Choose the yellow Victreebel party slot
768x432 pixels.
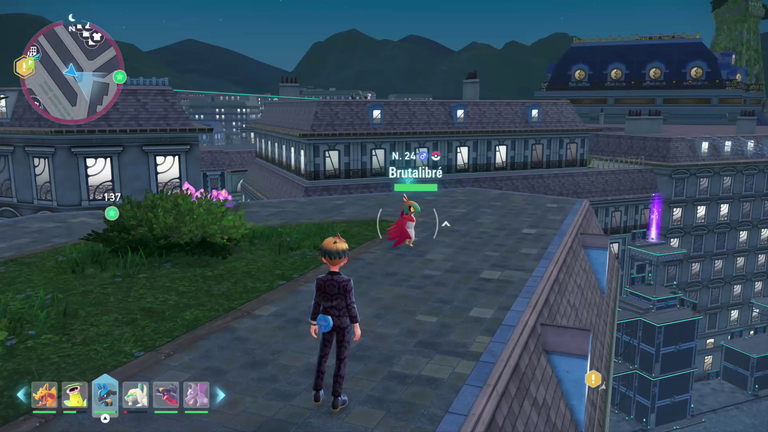pyautogui.click(x=75, y=396)
